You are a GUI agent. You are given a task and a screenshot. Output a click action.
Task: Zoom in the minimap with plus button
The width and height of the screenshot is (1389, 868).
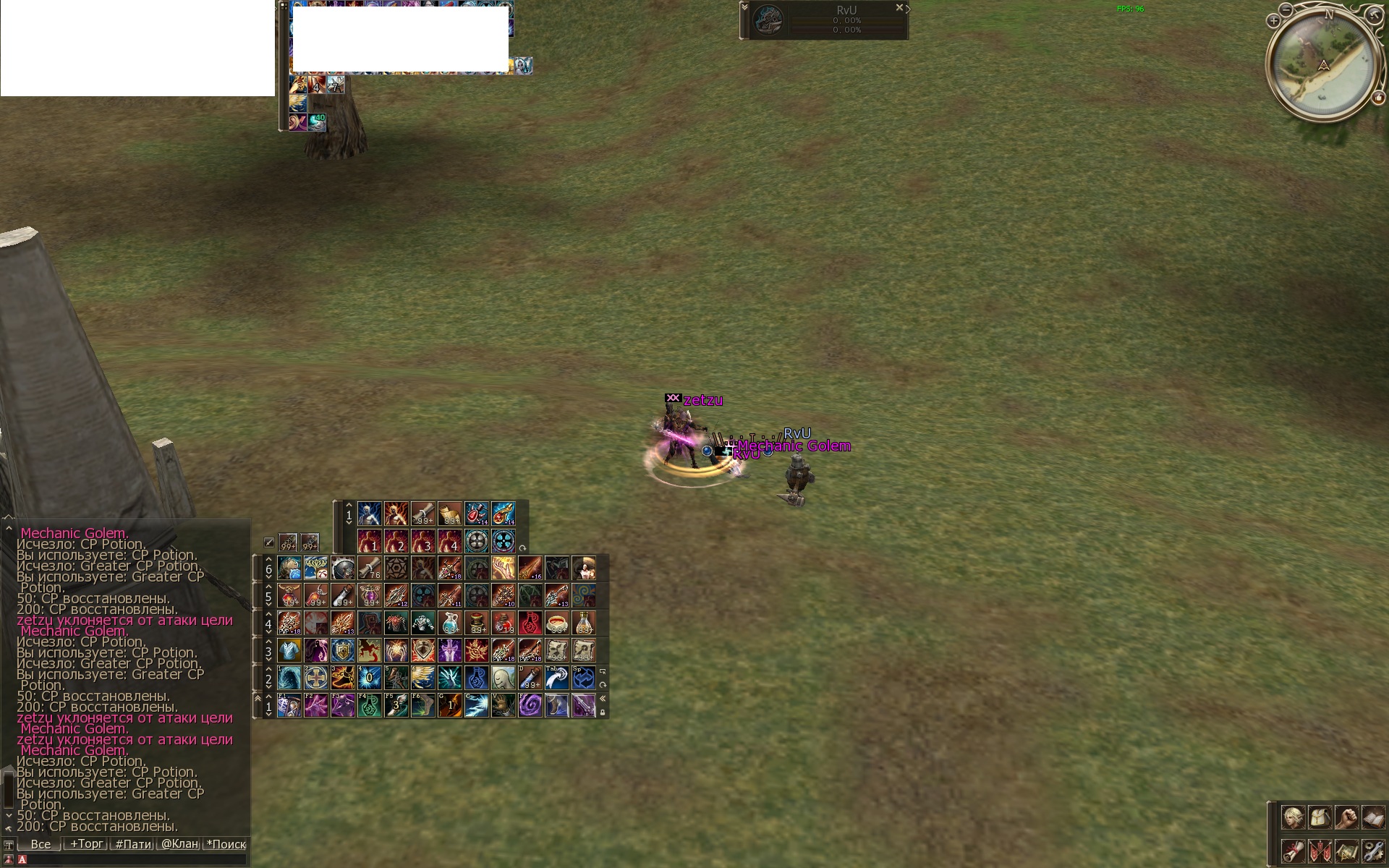1273,21
